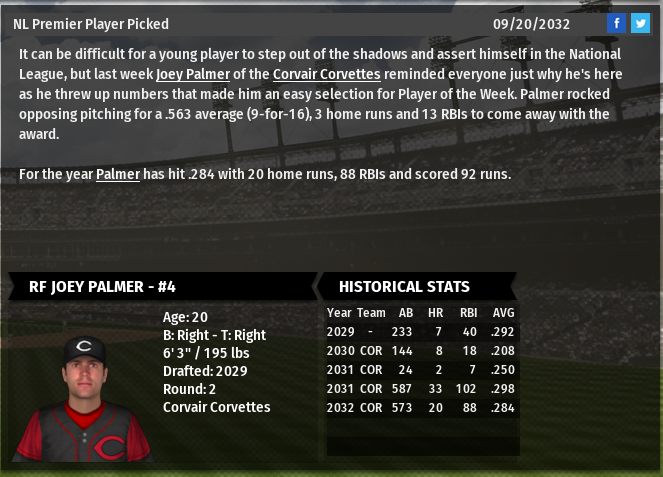Click the Palmer link in the season-stats sentence
Image resolution: width=663 pixels, height=477 pixels.
[118, 174]
